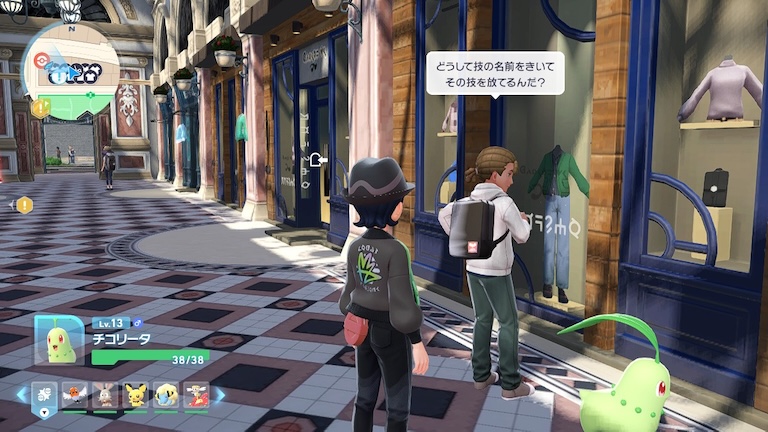Image resolution: width=768 pixels, height=432 pixels.
Task: Open the Poké Ball item slot in the party bar
Action: (x=46, y=395)
